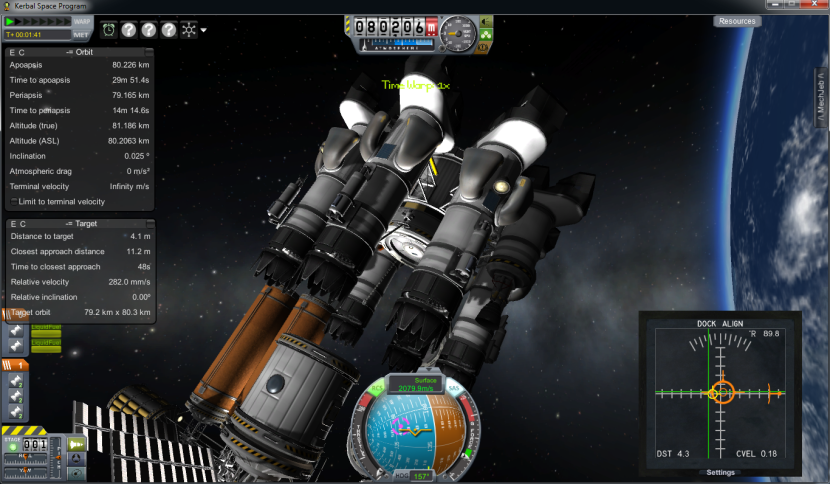Toggle the RCS indicator on the navball
This screenshot has height=484, width=830.
377,387
